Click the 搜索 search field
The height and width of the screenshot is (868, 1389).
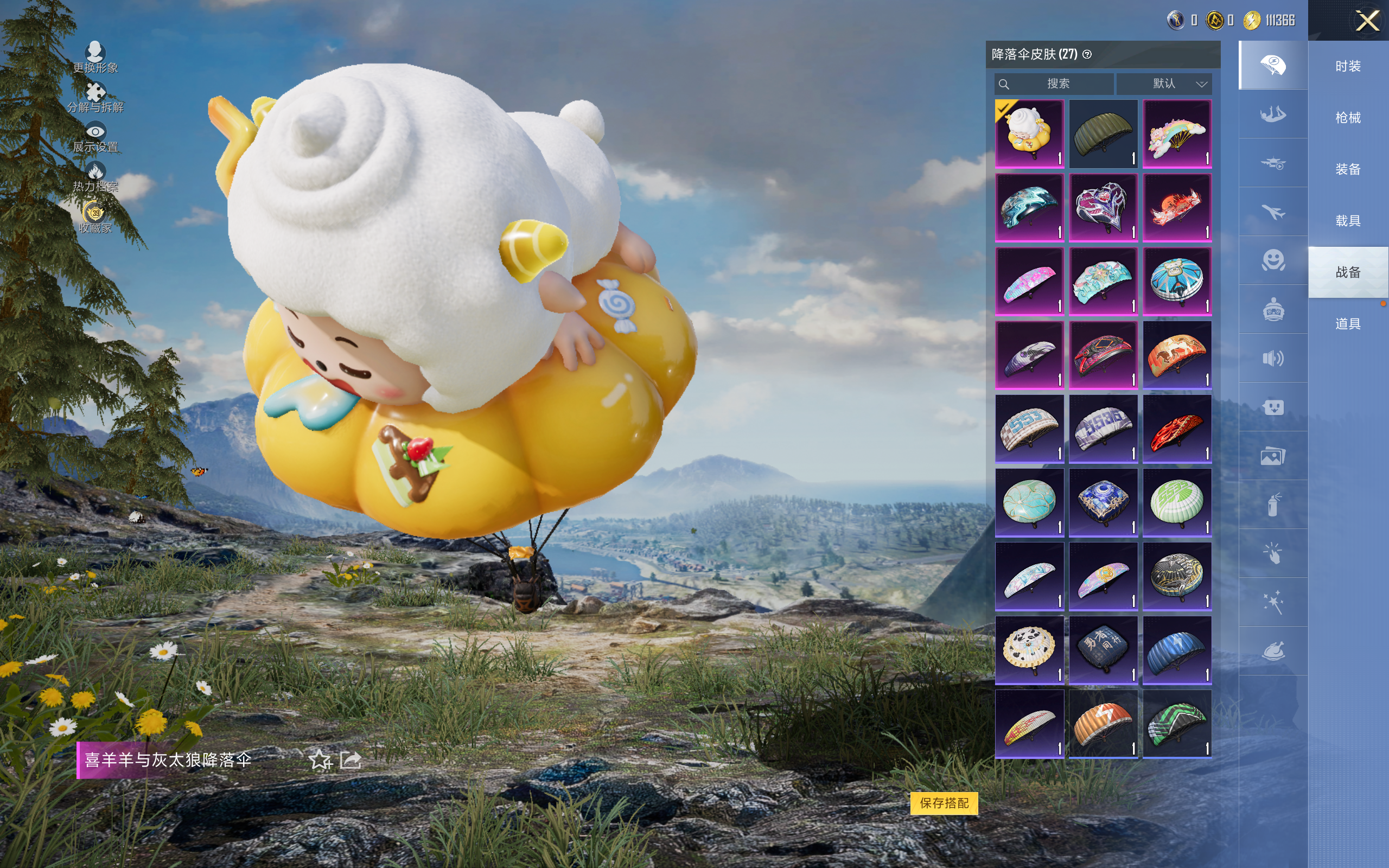1057,84
